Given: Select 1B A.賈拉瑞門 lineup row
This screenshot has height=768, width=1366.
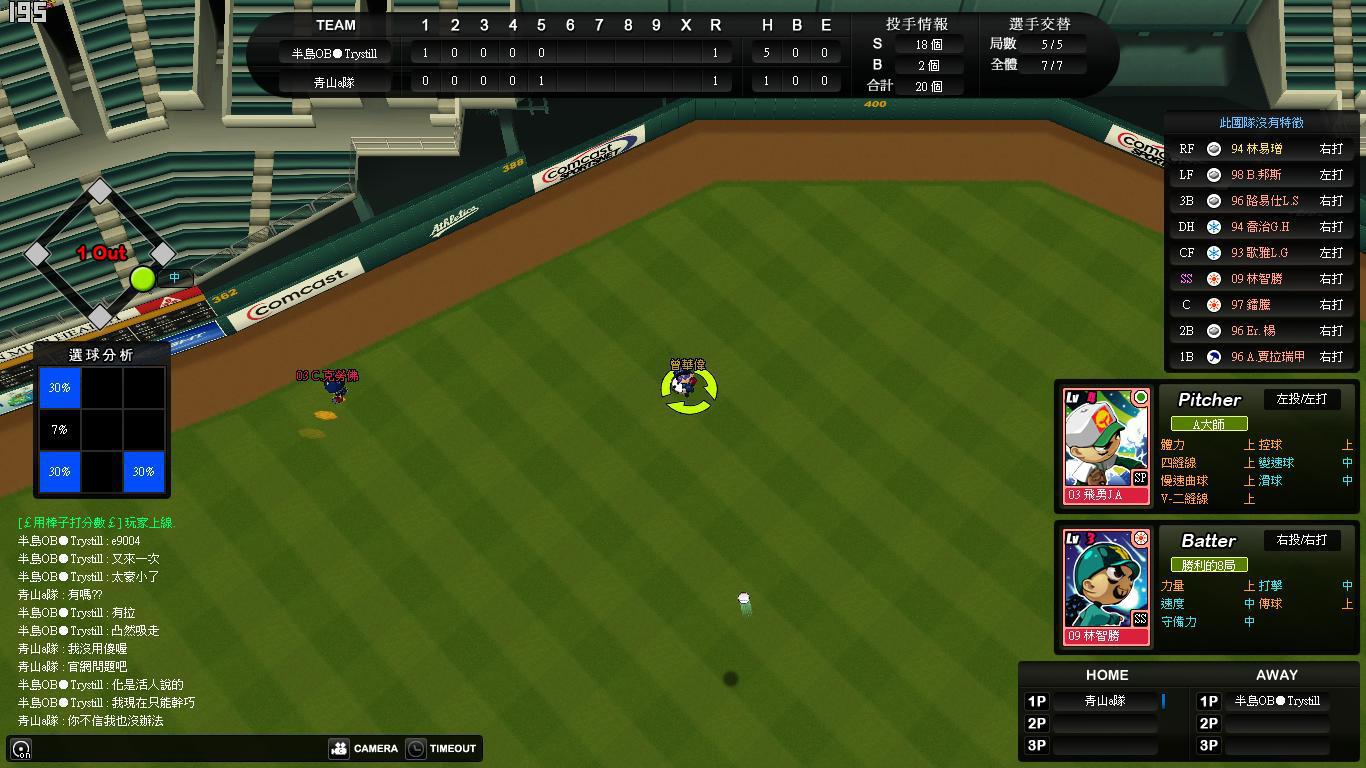Looking at the screenshot, I should [x=1265, y=357].
